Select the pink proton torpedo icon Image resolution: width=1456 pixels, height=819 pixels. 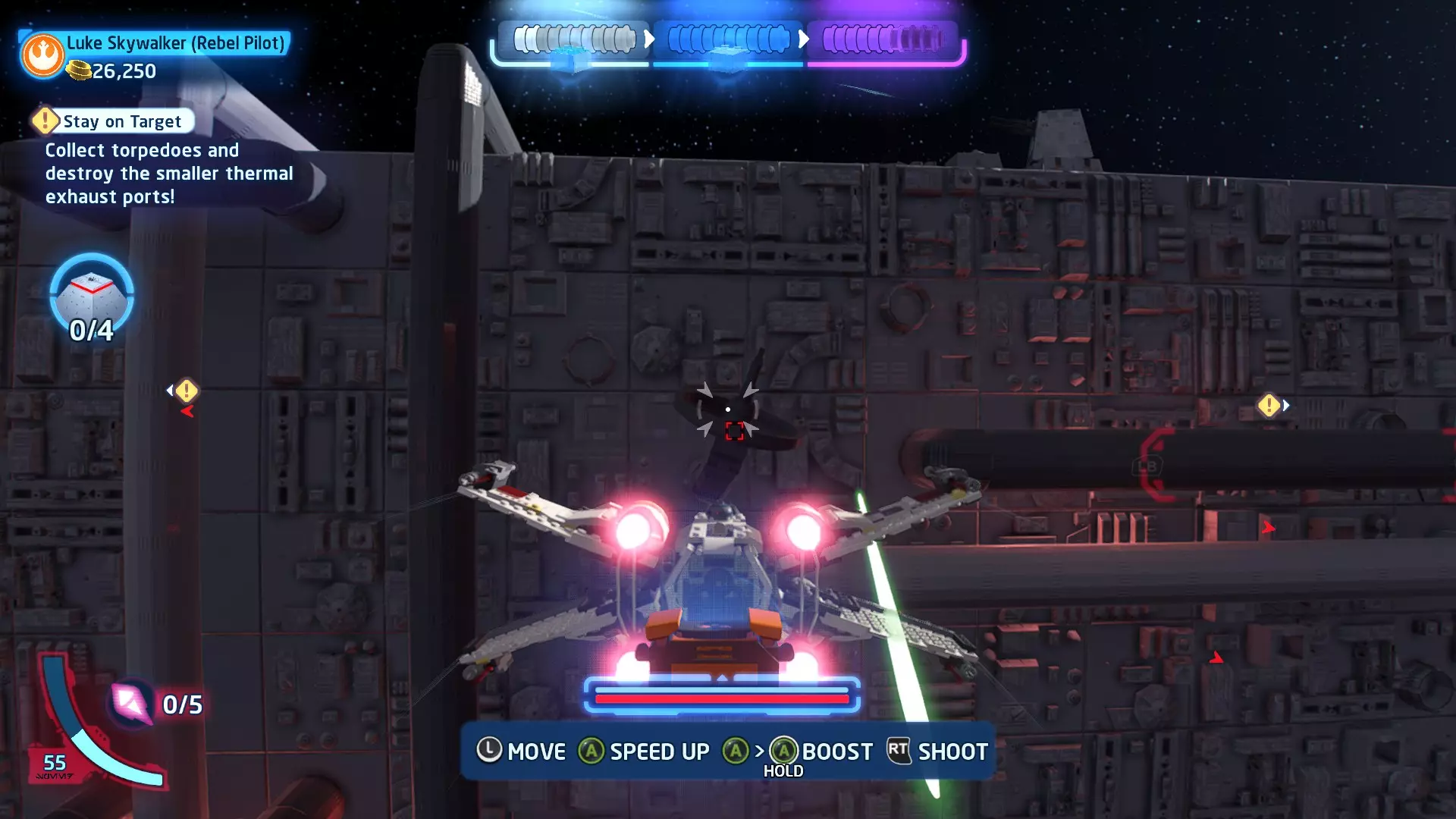pyautogui.click(x=130, y=703)
